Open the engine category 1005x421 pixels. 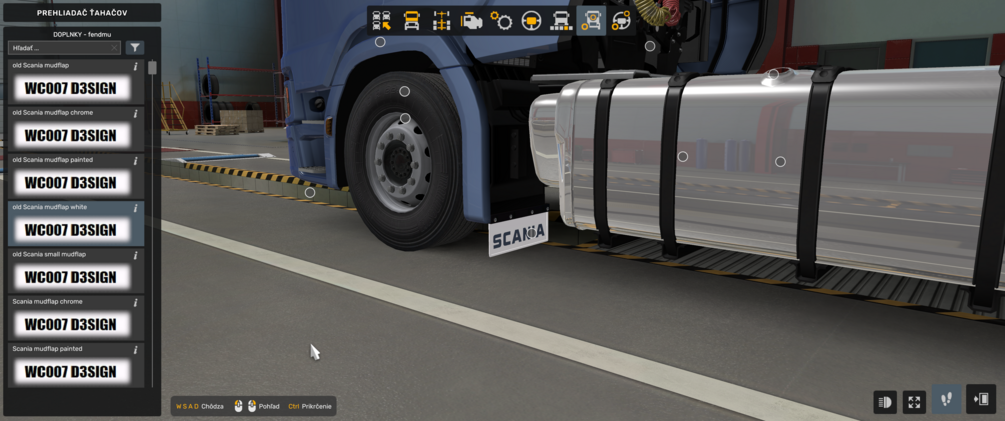[x=471, y=20]
